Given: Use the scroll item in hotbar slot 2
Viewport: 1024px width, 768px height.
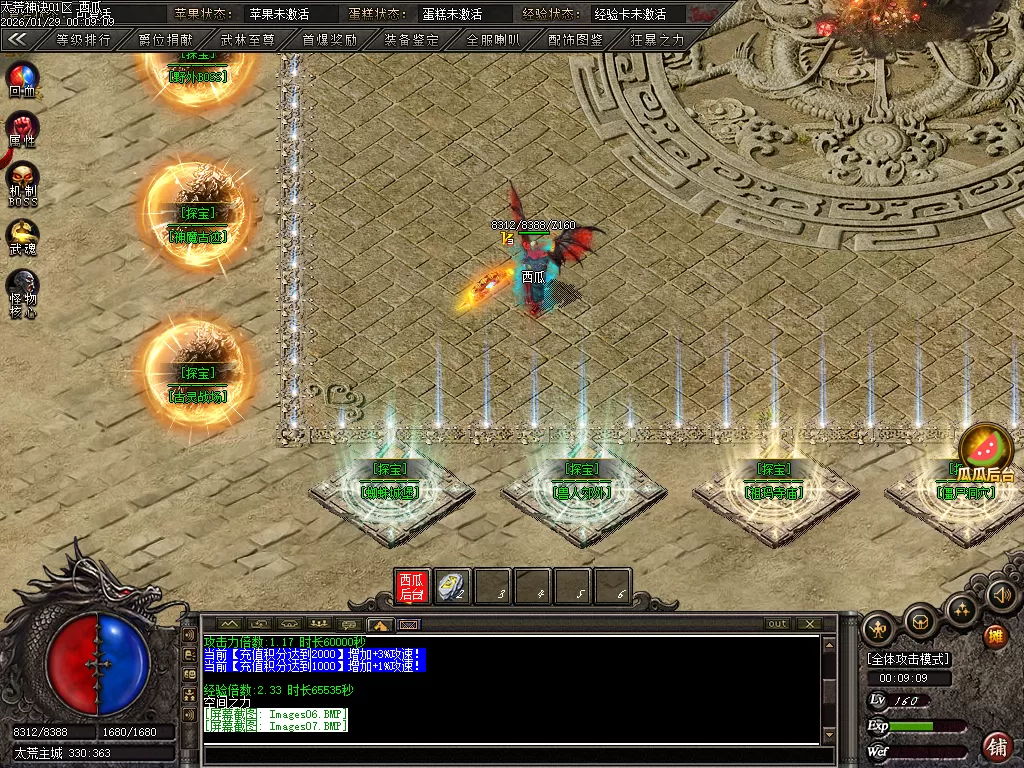Looking at the screenshot, I should (453, 587).
